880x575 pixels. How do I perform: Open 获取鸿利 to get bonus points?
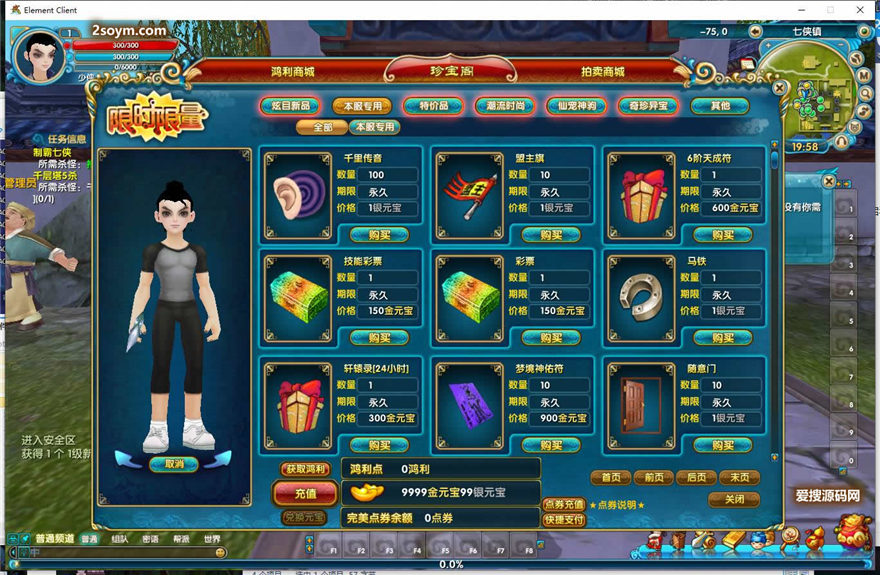click(305, 469)
